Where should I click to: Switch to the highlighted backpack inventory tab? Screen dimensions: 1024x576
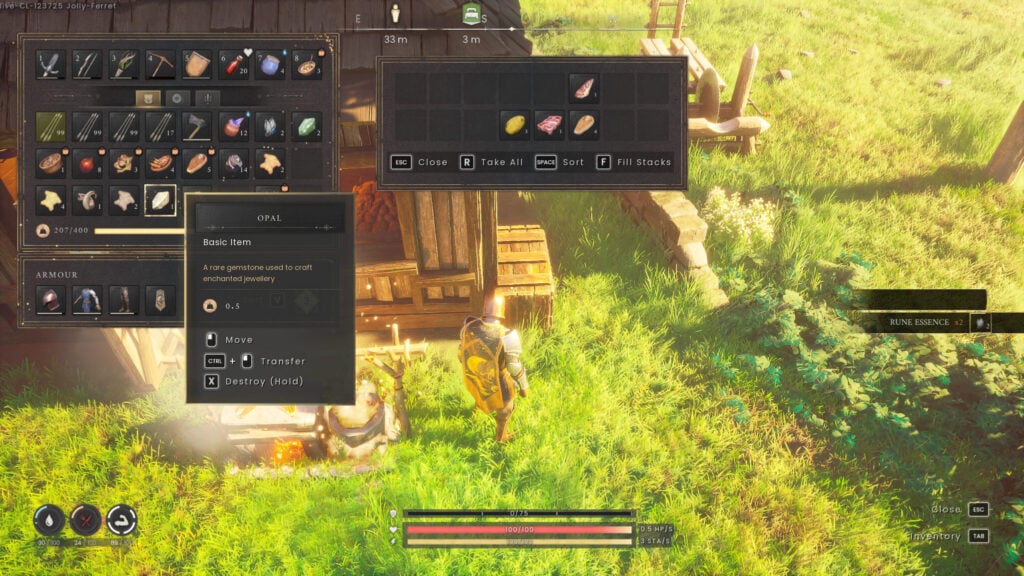click(x=146, y=98)
